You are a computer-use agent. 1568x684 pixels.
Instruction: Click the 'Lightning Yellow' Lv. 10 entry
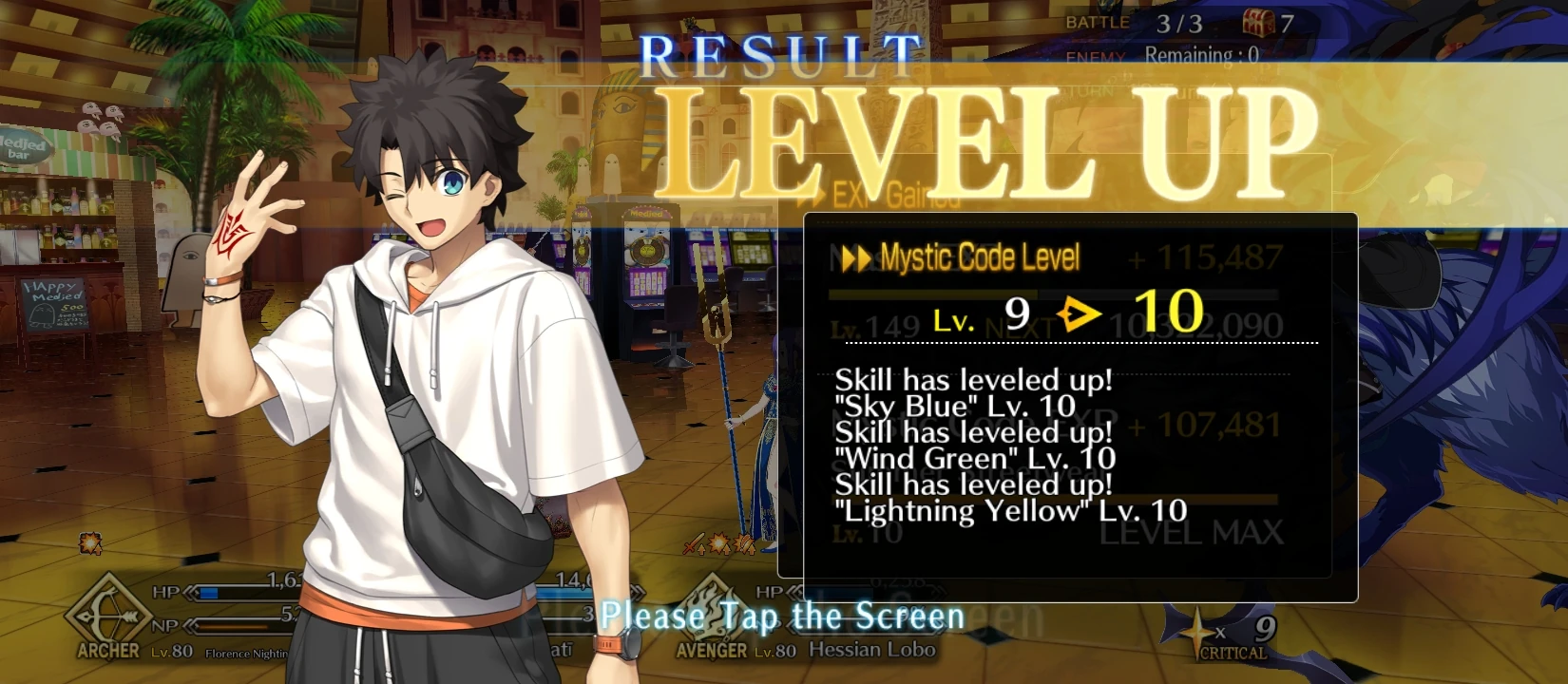coord(1010,510)
